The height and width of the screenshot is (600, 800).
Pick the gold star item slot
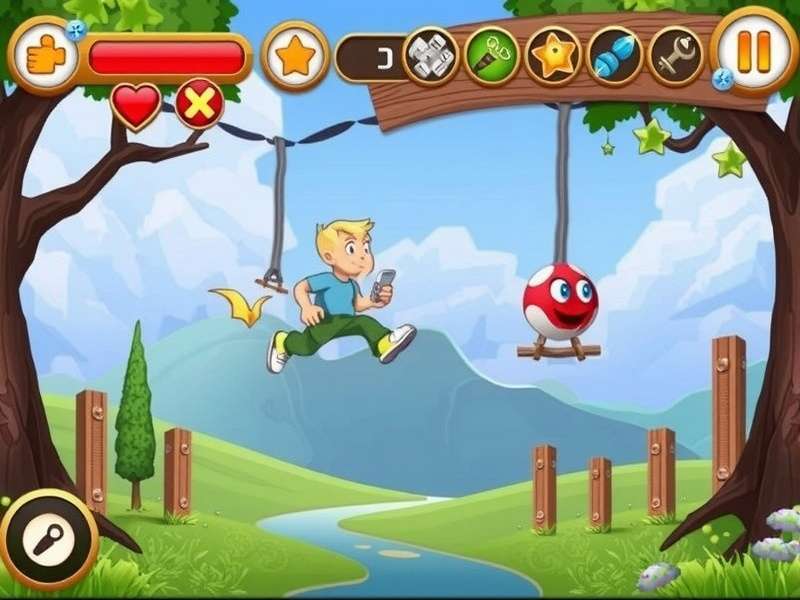coord(553,56)
